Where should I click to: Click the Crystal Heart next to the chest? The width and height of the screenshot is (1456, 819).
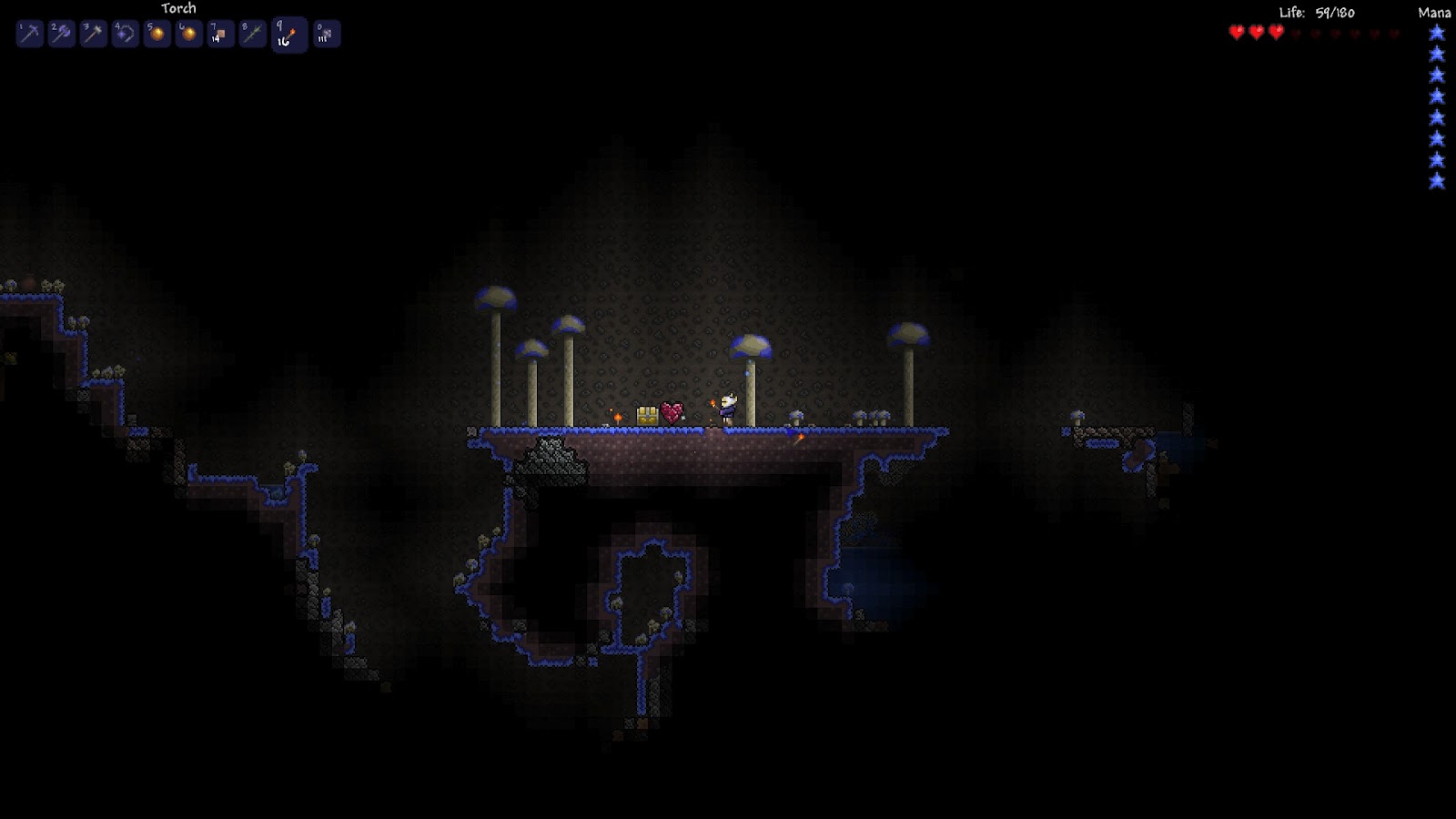(x=672, y=412)
